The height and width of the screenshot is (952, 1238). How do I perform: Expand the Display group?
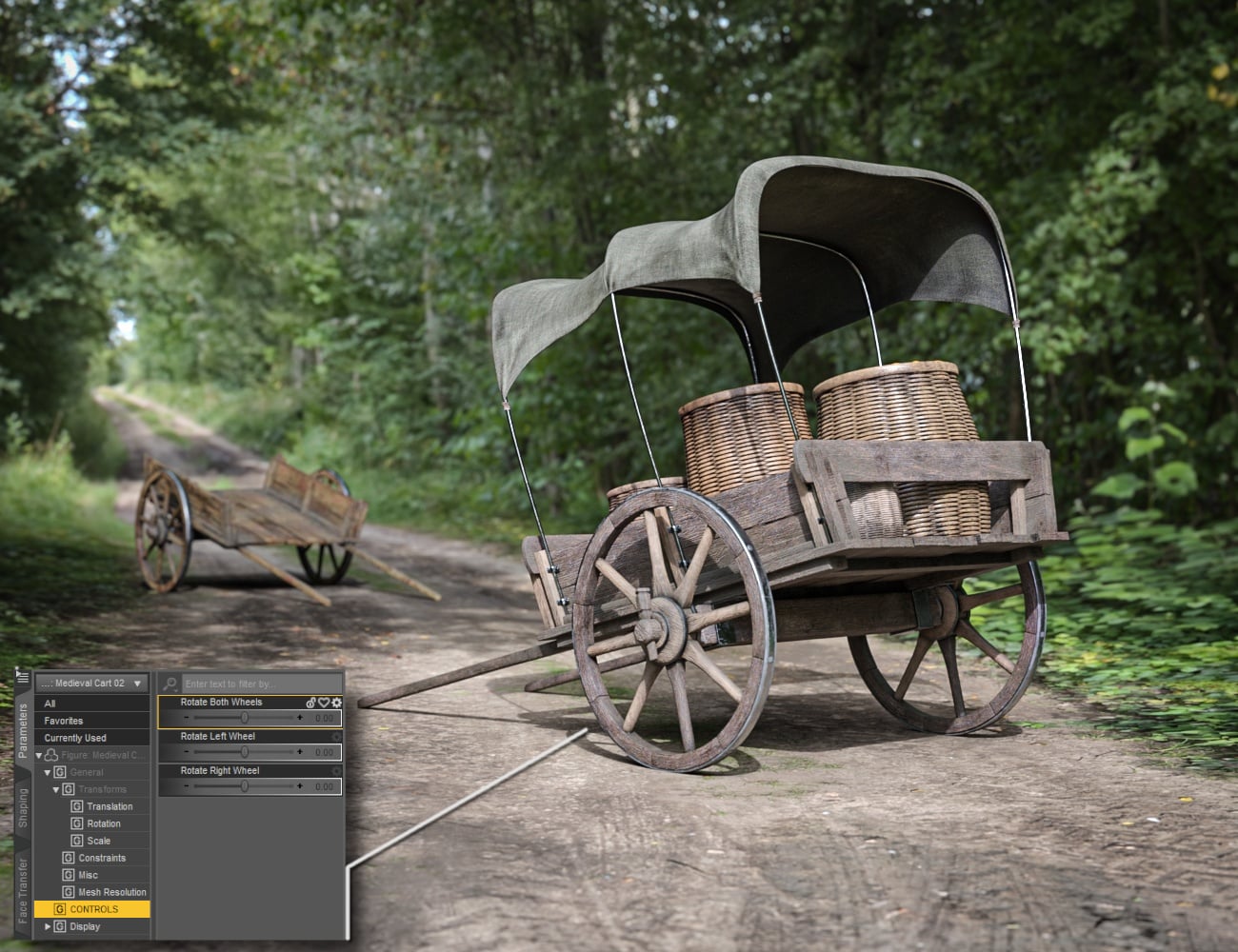48,926
